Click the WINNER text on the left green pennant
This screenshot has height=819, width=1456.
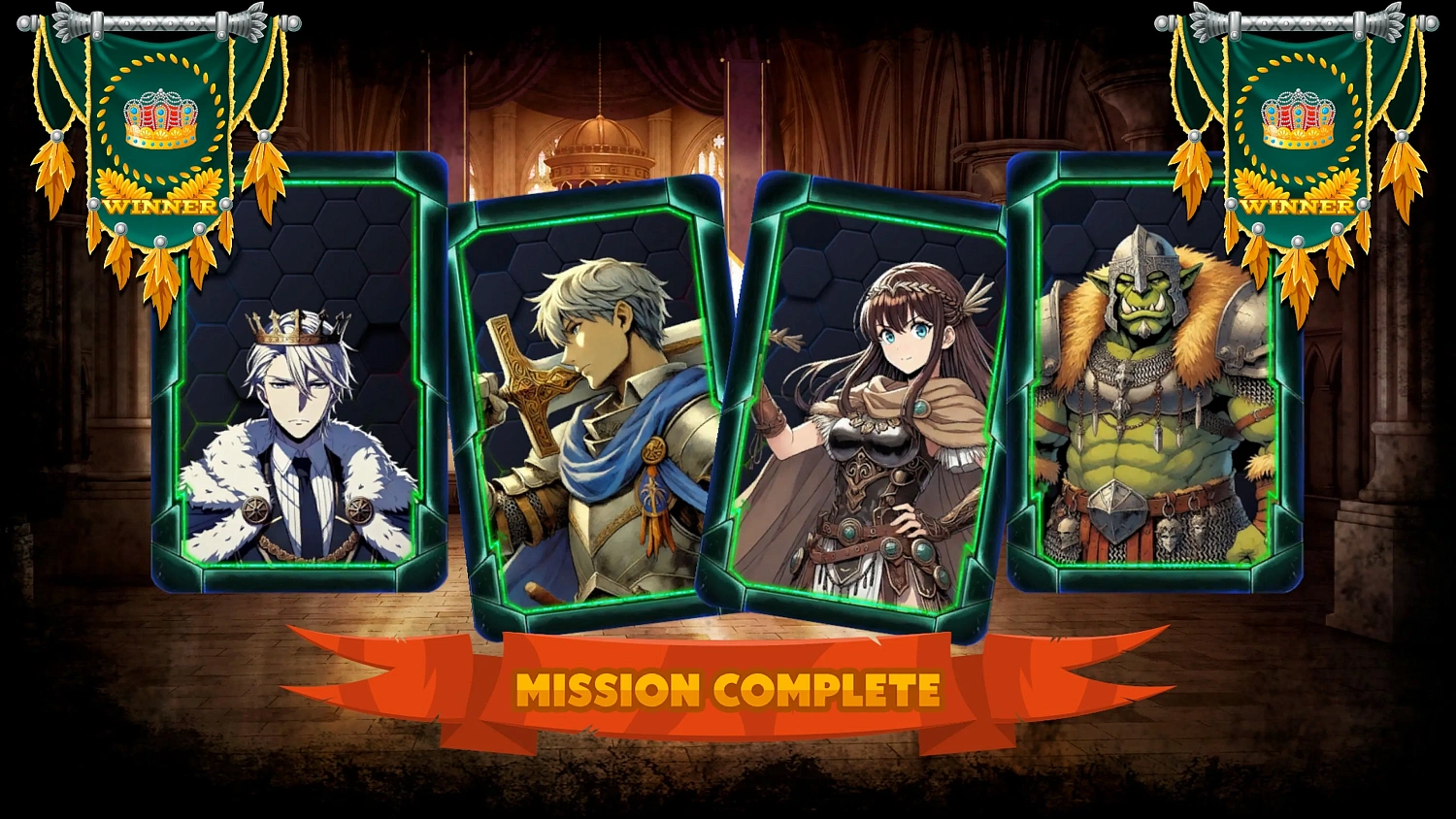click(158, 206)
